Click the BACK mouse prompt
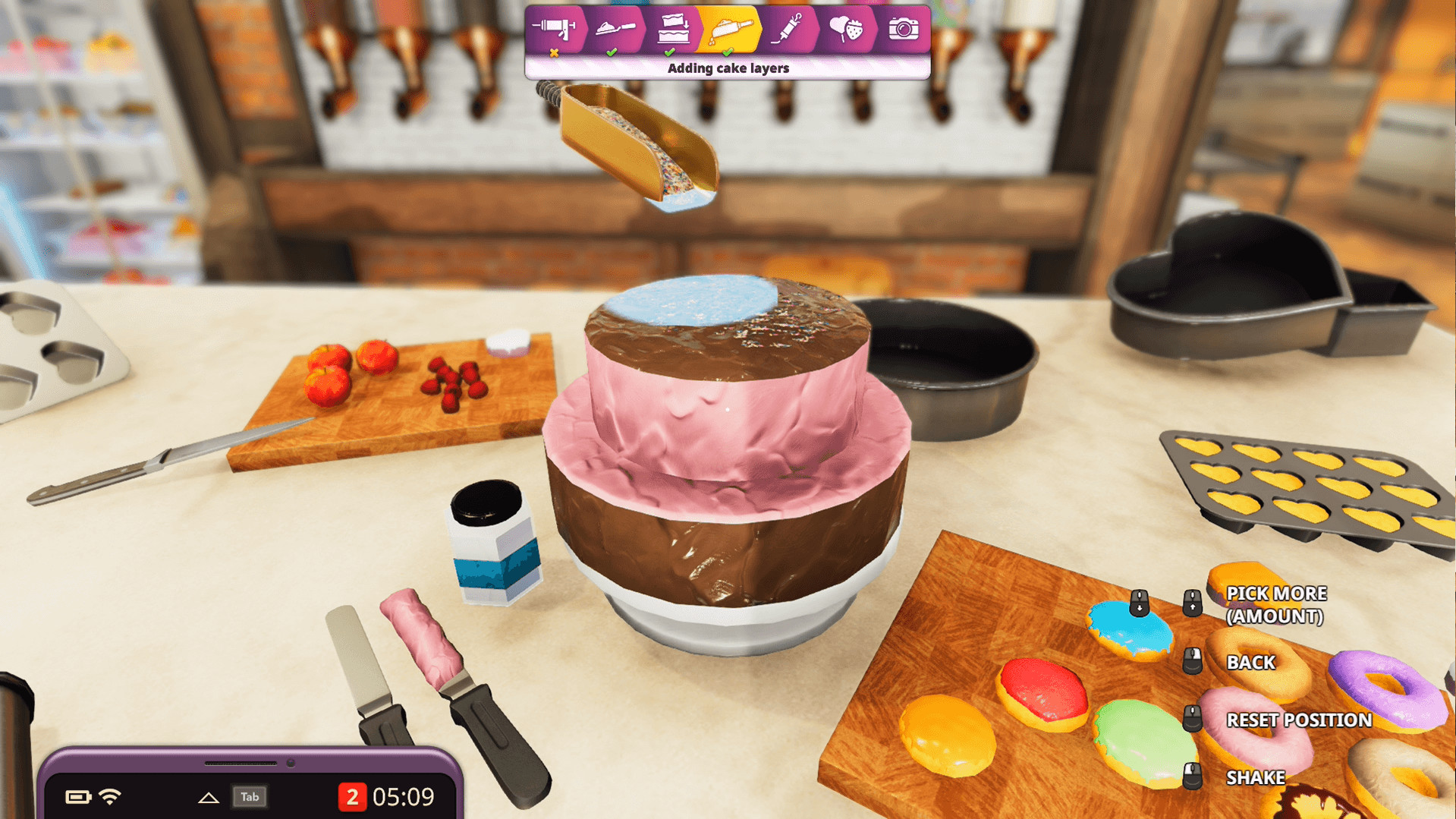1456x819 pixels. tap(1191, 661)
